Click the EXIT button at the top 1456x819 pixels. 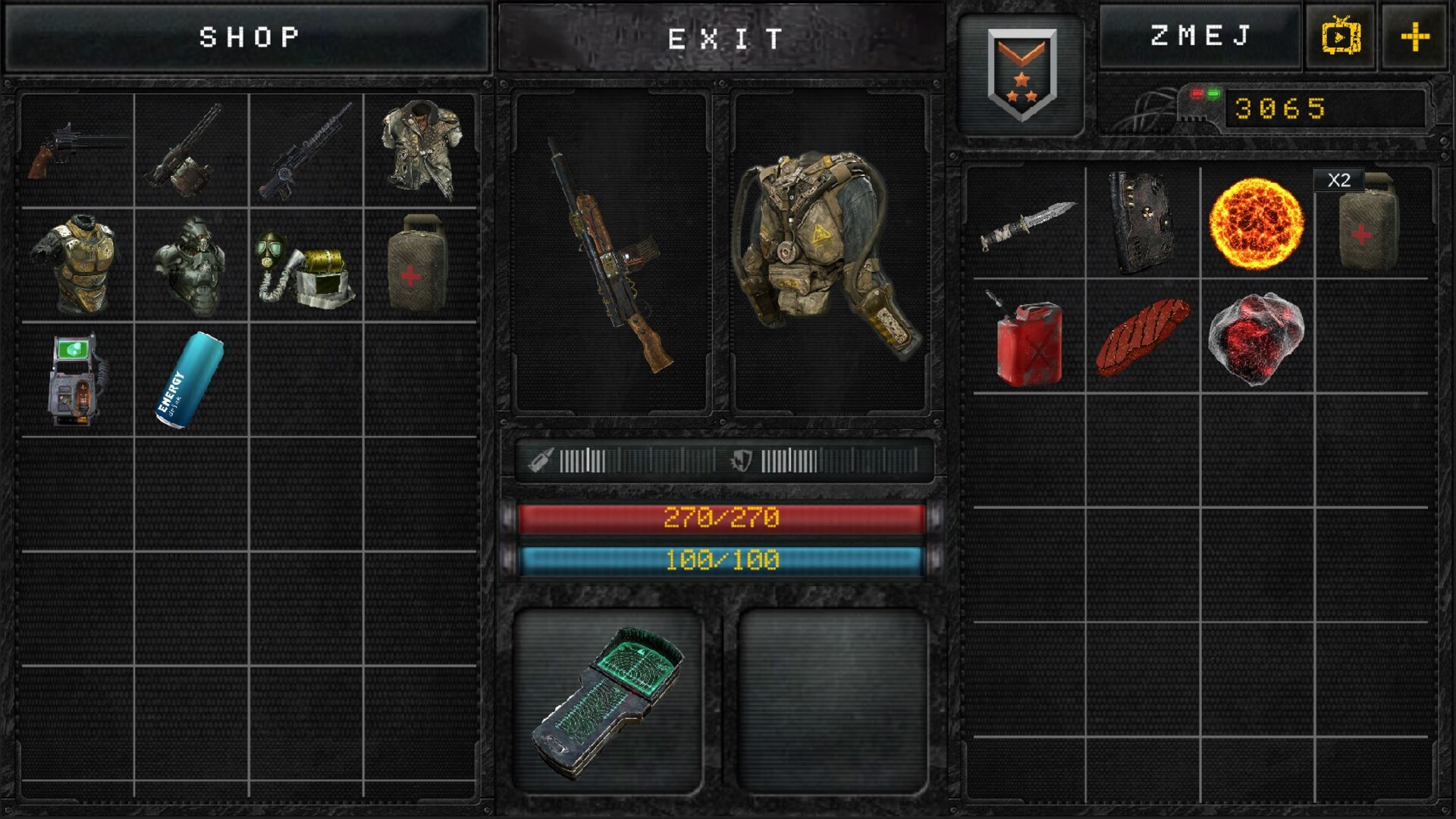coord(724,36)
